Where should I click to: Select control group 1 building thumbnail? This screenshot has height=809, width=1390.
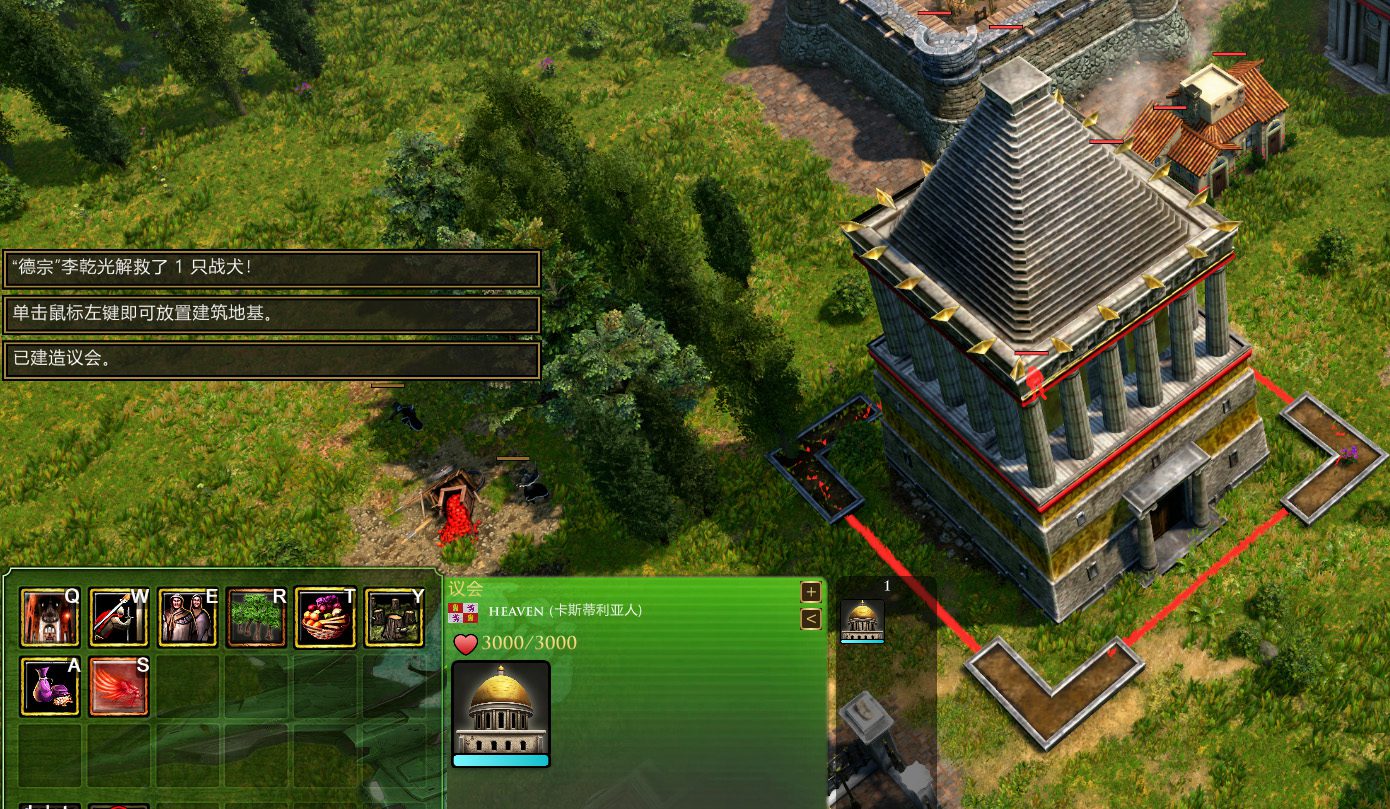coord(861,621)
